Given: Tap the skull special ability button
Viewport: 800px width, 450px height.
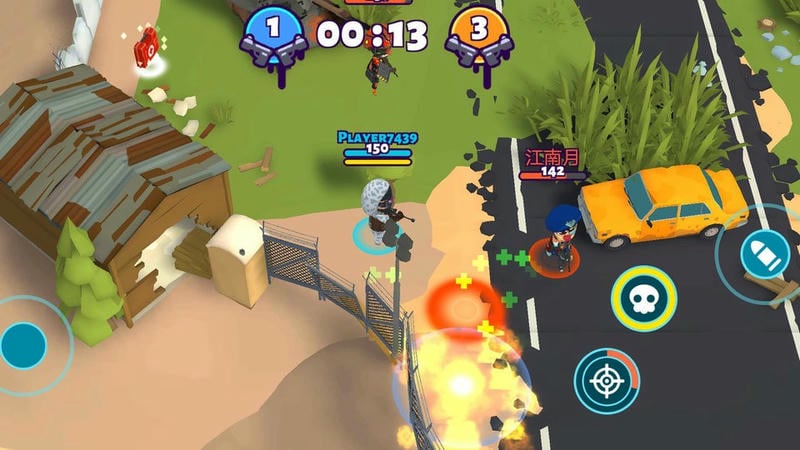Looking at the screenshot, I should pos(644,299).
